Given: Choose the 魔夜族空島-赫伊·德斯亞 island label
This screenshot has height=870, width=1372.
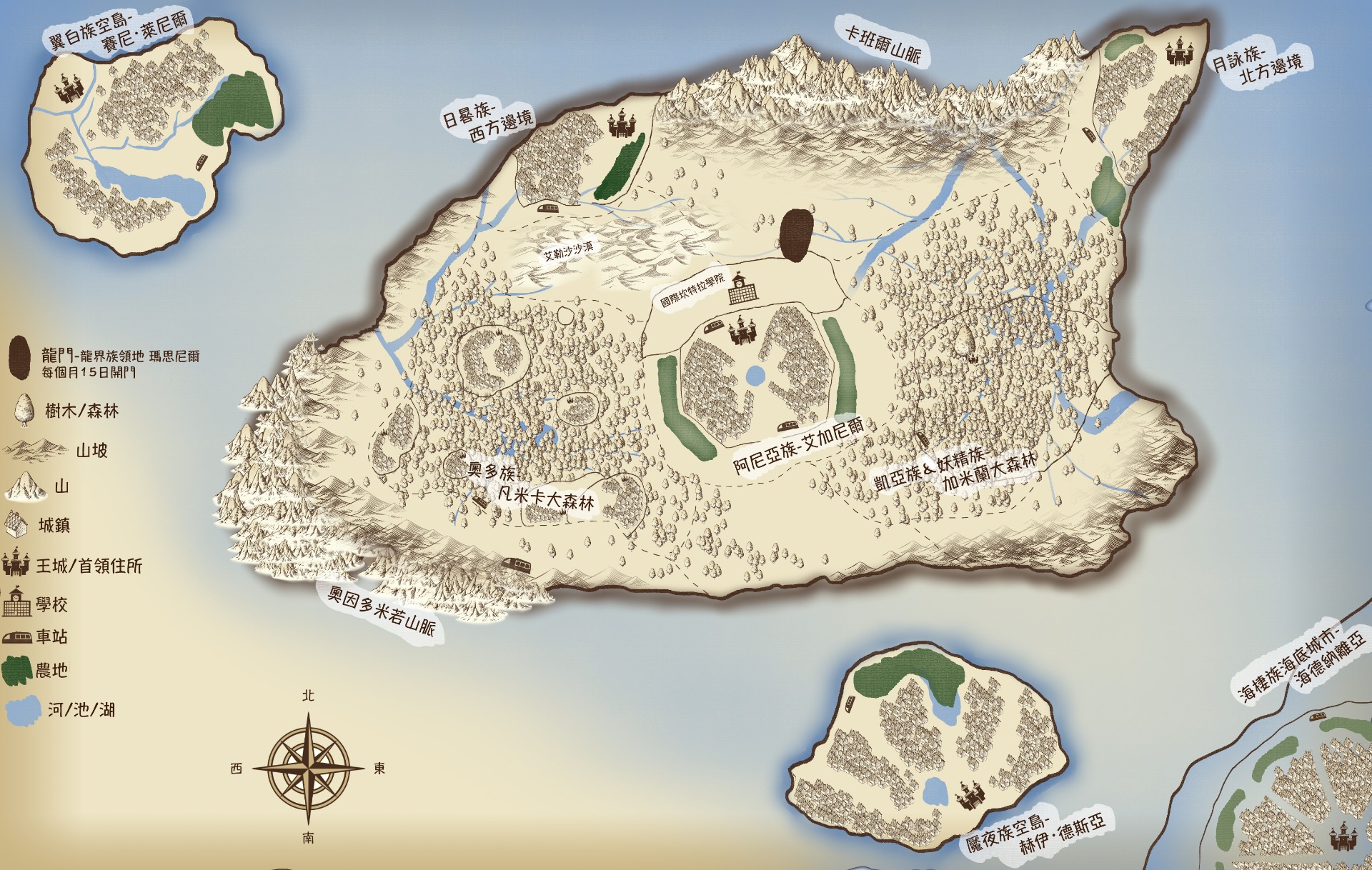Looking at the screenshot, I should click(x=1035, y=834).
